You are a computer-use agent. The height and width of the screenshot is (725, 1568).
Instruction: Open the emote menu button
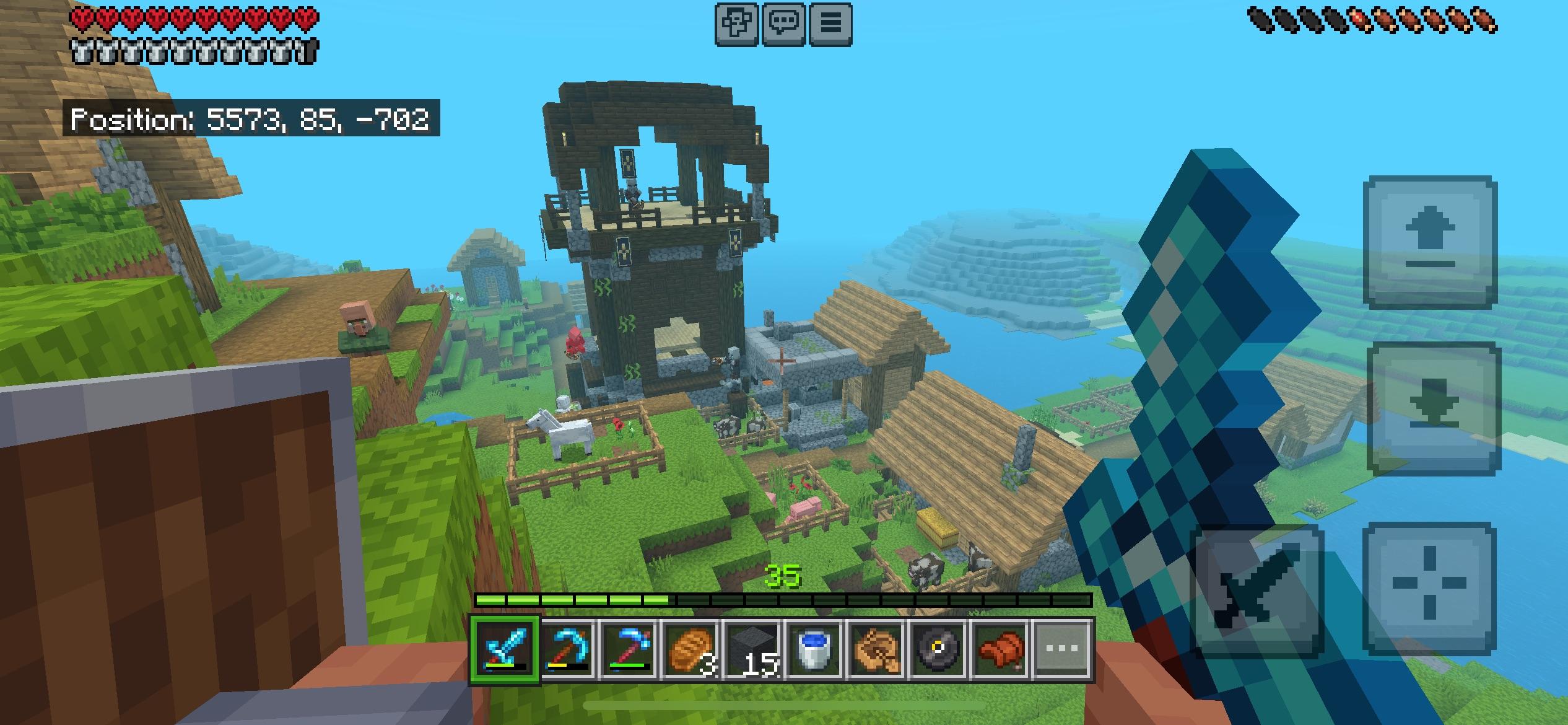737,24
